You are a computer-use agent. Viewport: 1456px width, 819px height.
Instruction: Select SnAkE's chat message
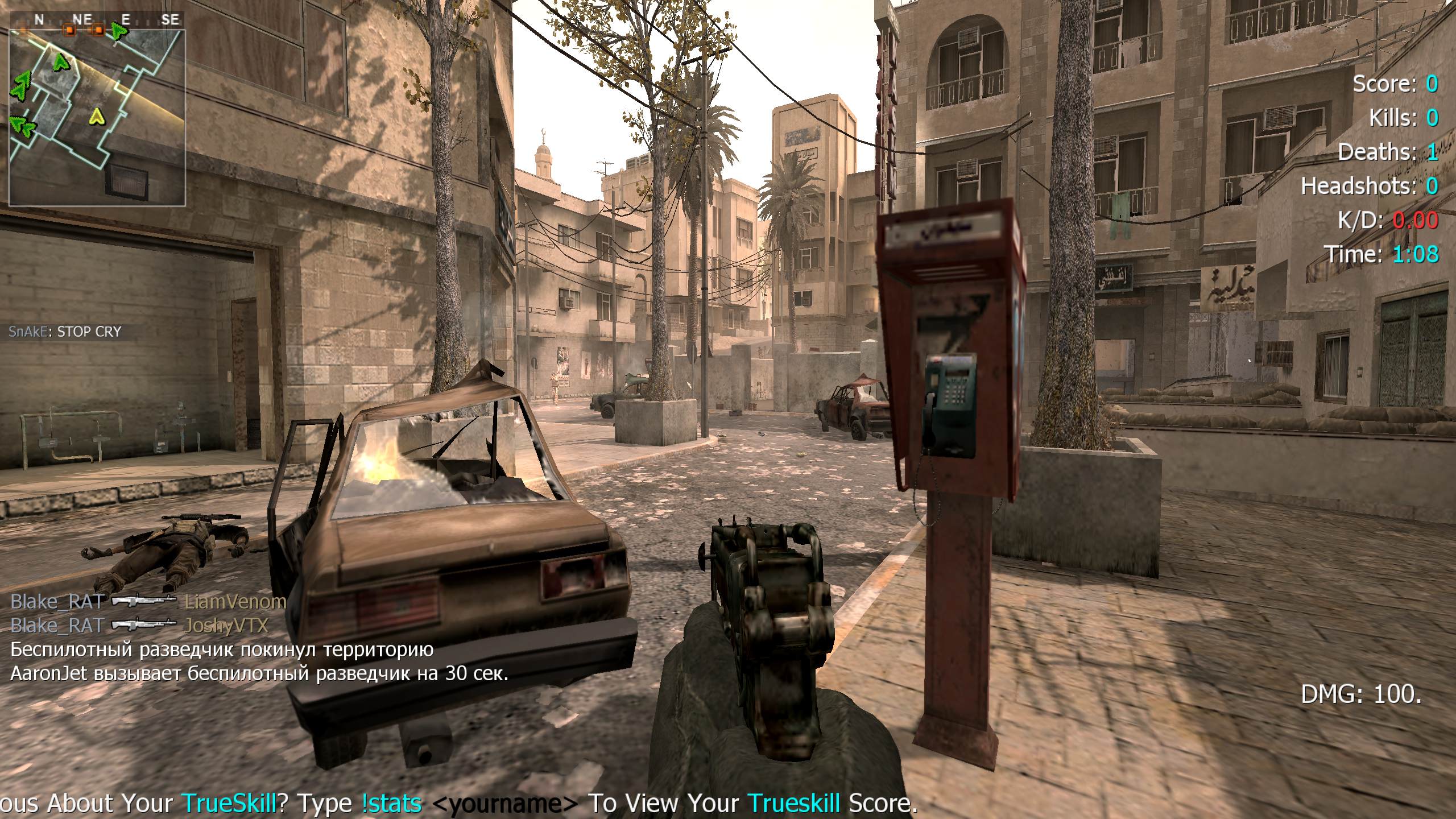(x=65, y=332)
